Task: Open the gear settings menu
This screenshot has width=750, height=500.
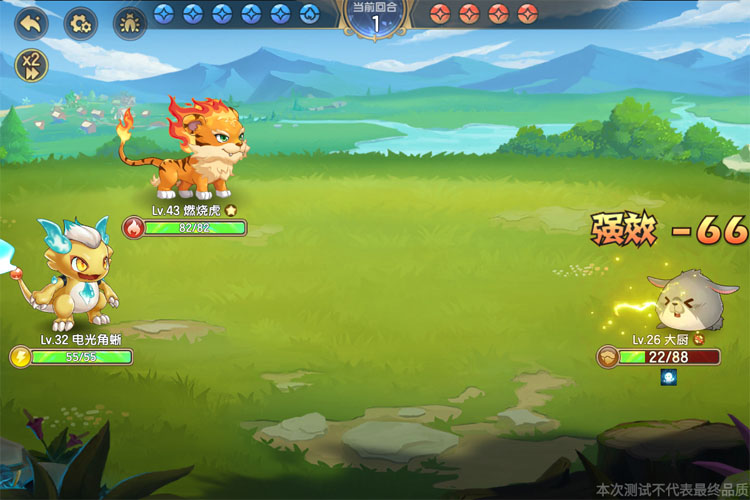Action: [80, 21]
